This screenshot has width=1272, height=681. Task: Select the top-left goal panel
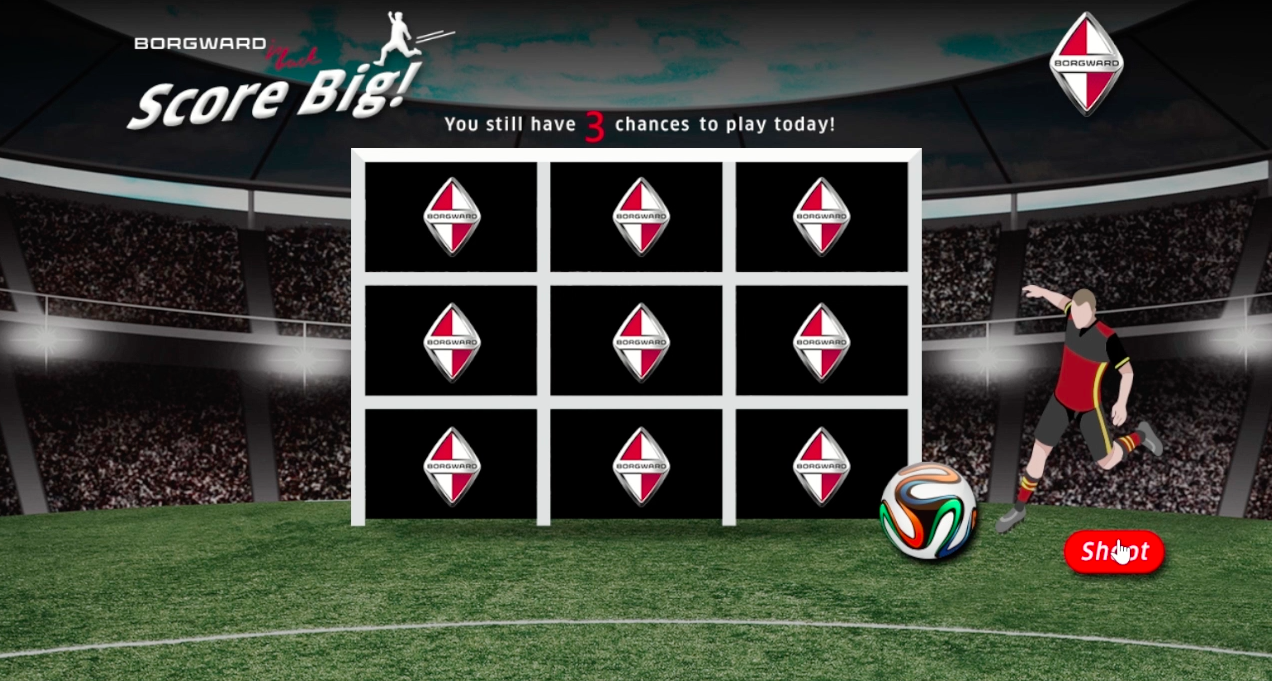tap(451, 216)
